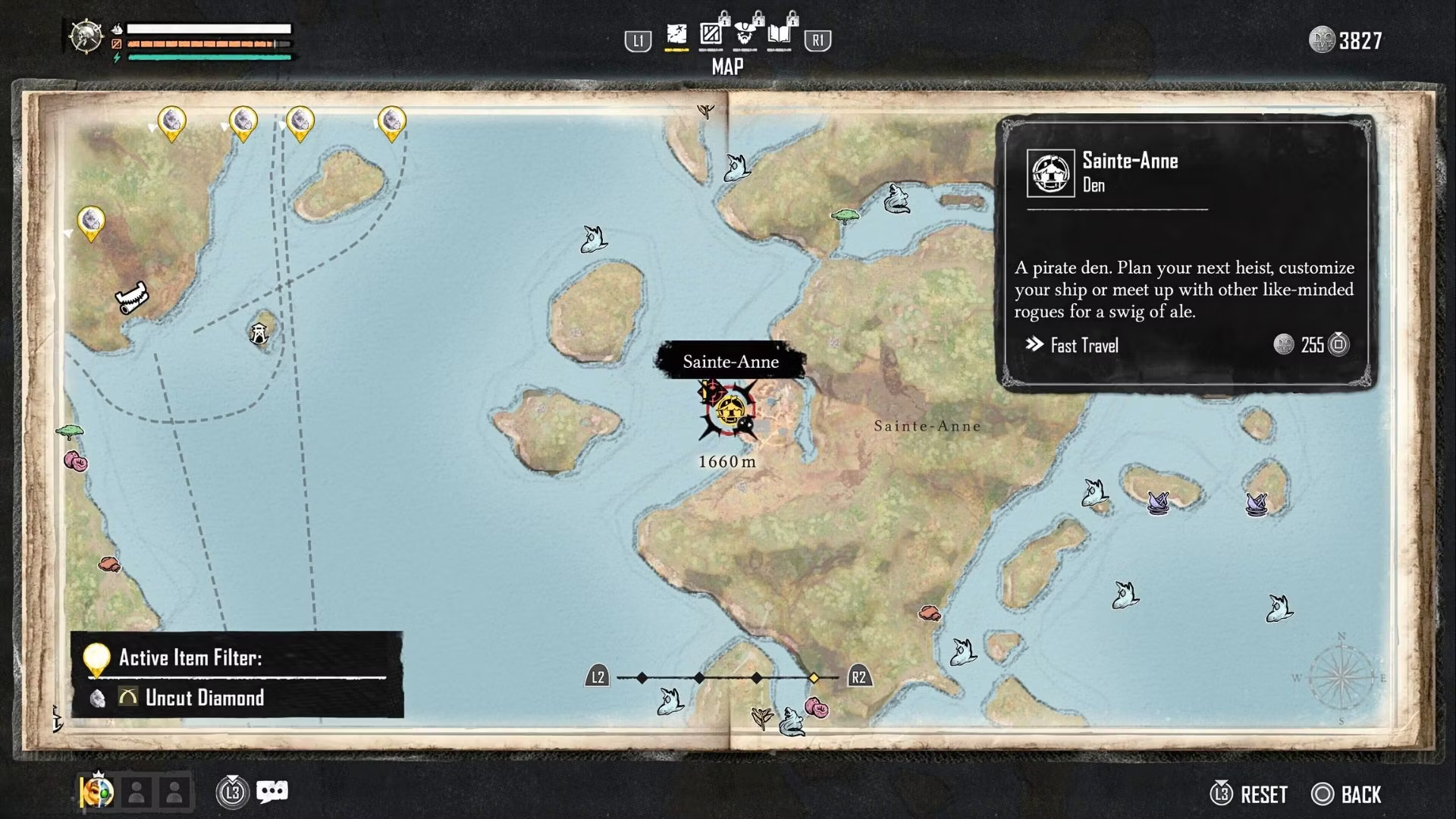1456x819 pixels.
Task: Select the green tree marker near the northern bay
Action: 844,217
